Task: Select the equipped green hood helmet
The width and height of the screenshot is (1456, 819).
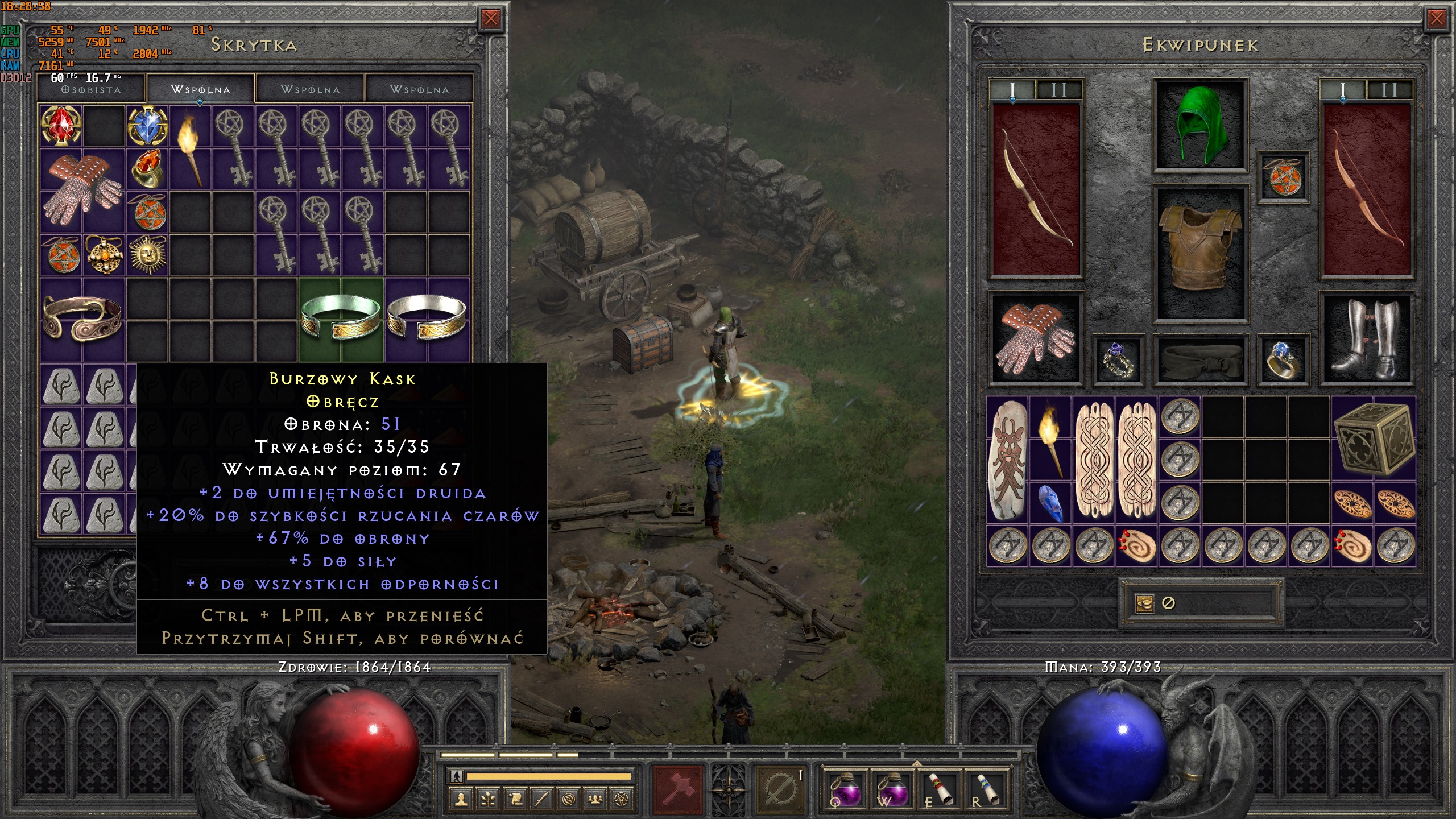Action: 1200,125
